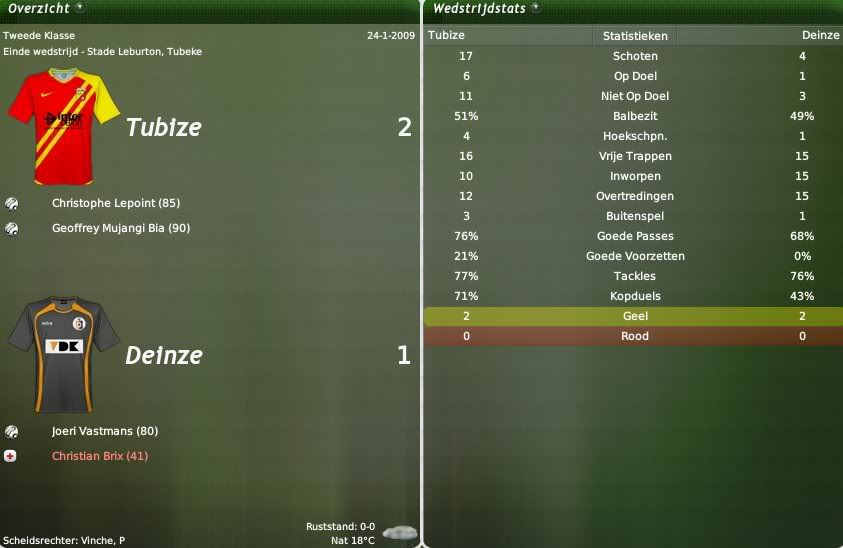
Task: Open the Deinze club page
Action: tap(163, 355)
